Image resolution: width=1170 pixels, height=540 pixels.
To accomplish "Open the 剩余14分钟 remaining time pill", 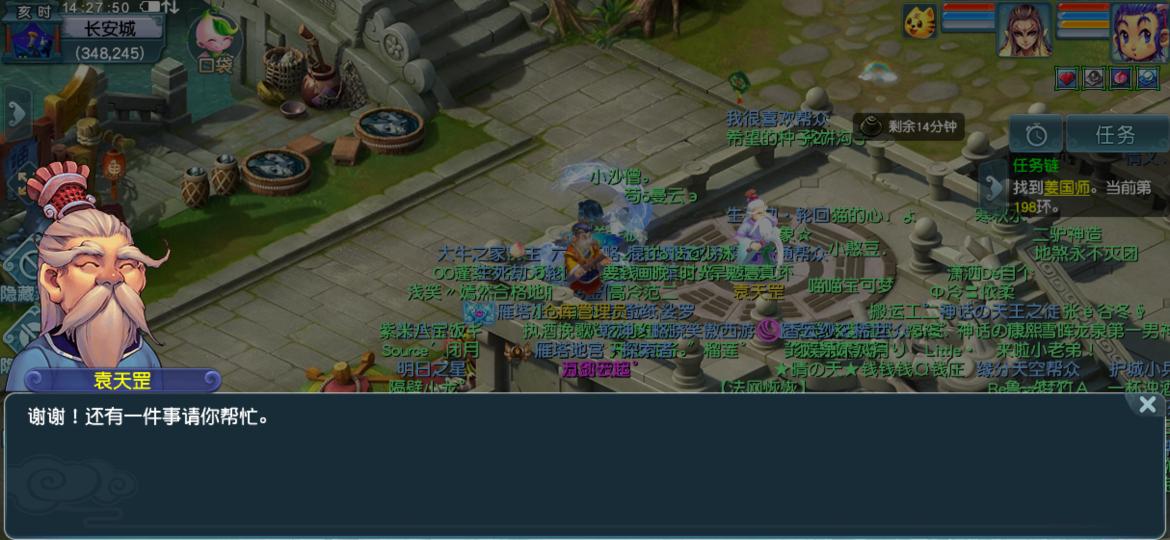I will tap(909, 127).
